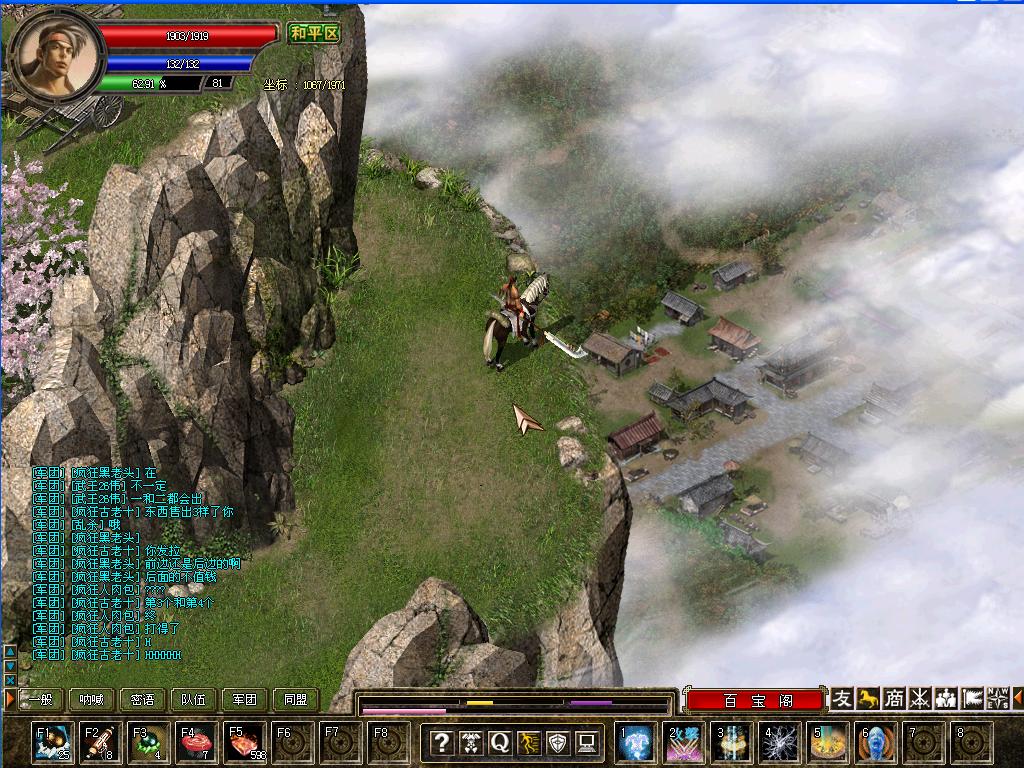
Task: Use the red meat item in F4
Action: click(x=196, y=743)
